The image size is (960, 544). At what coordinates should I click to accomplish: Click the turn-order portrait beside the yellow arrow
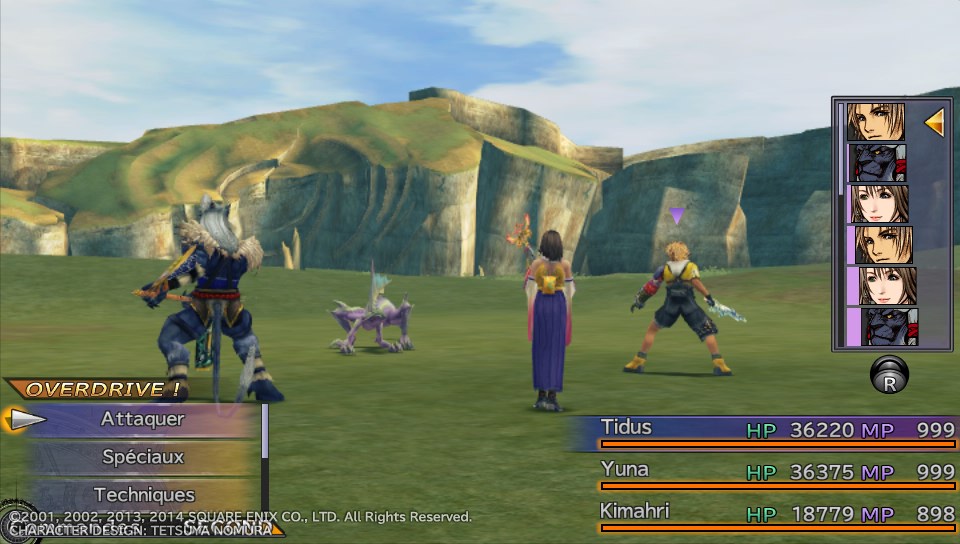876,122
